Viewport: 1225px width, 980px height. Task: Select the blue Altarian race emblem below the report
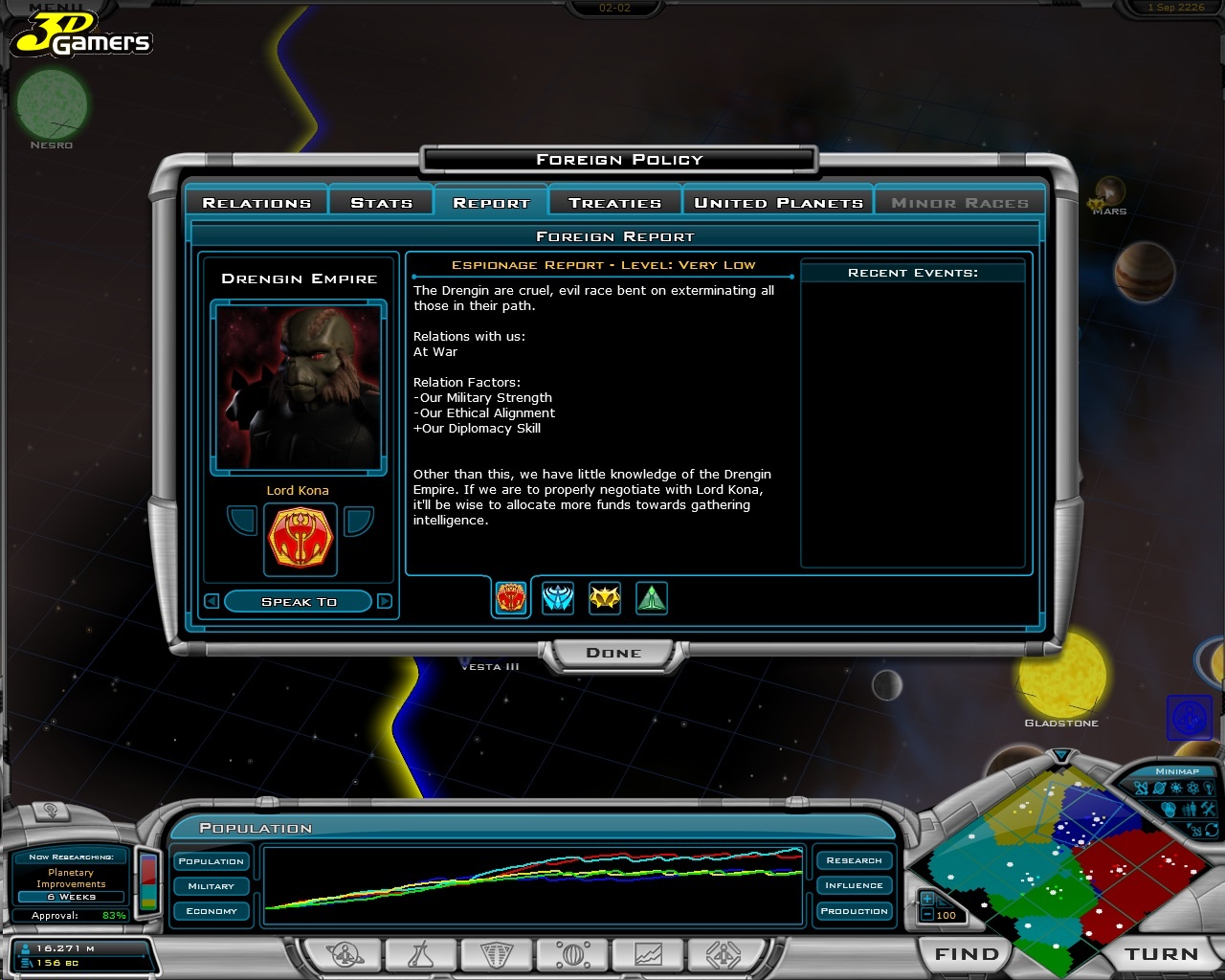(558, 598)
